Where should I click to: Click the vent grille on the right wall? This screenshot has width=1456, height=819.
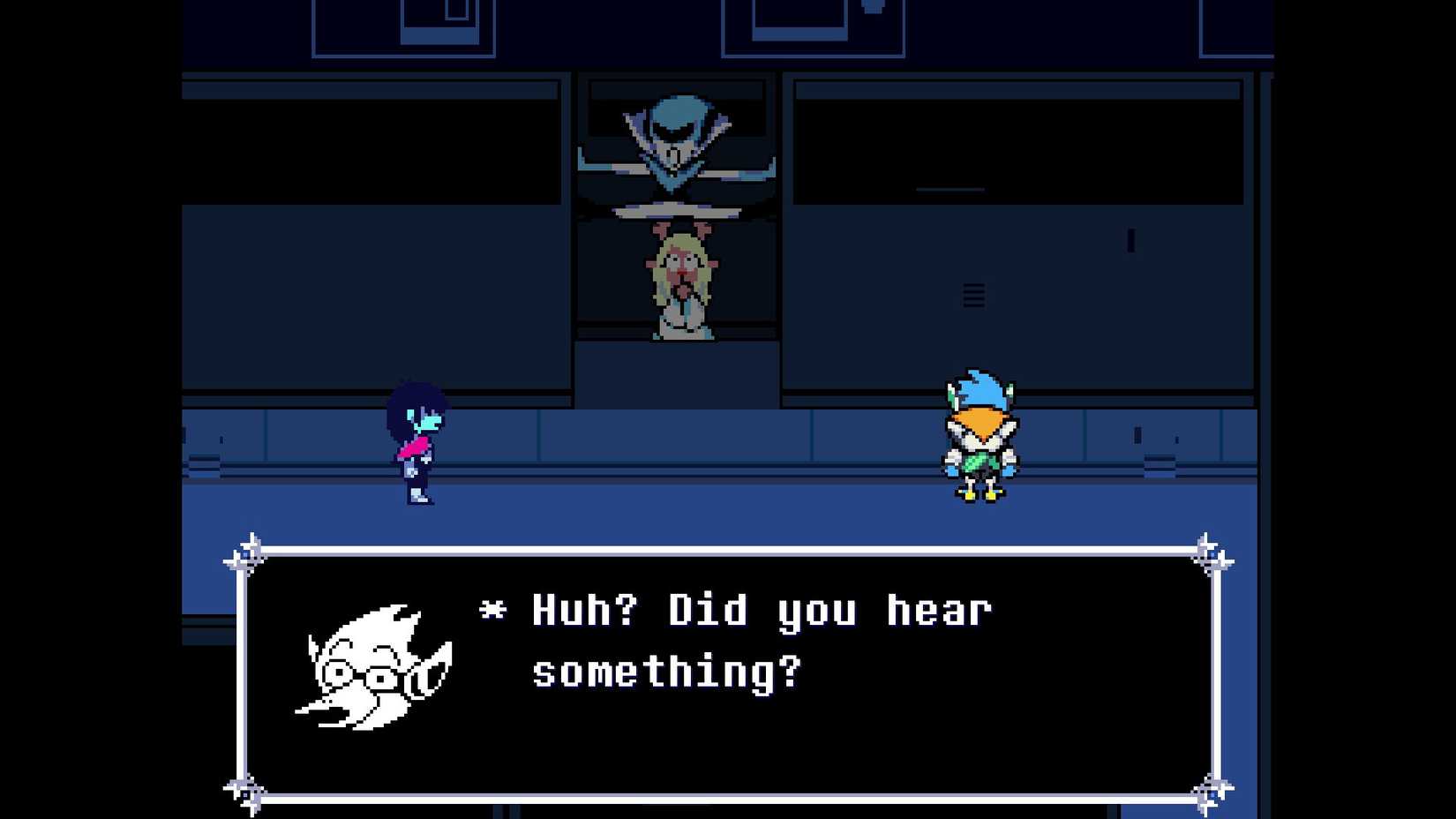(x=972, y=294)
